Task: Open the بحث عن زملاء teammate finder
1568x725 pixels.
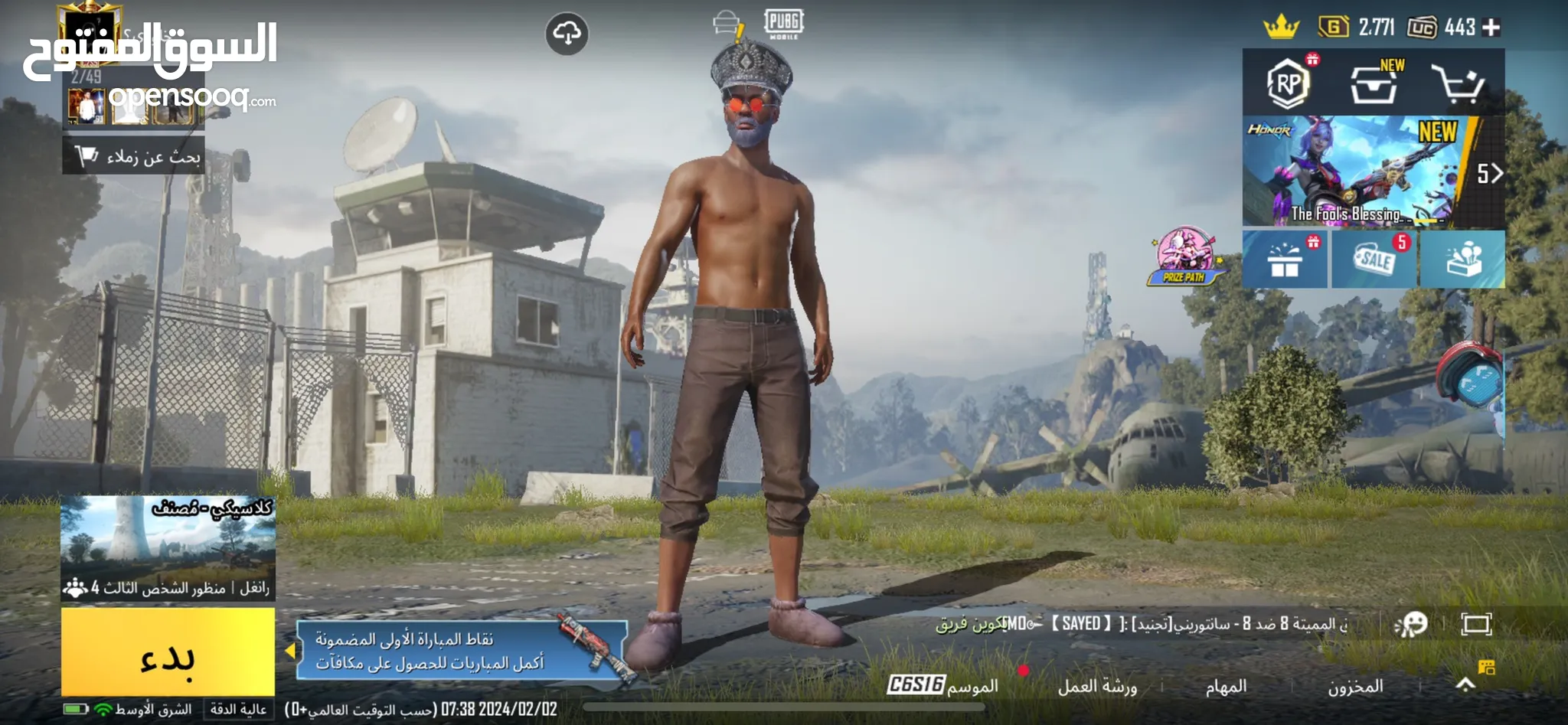Action: coord(134,156)
